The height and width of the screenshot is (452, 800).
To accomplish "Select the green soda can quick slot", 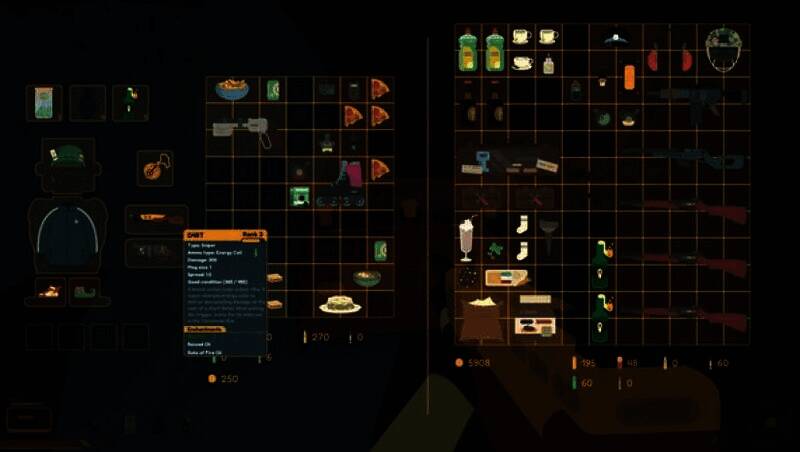I will [x=44, y=102].
